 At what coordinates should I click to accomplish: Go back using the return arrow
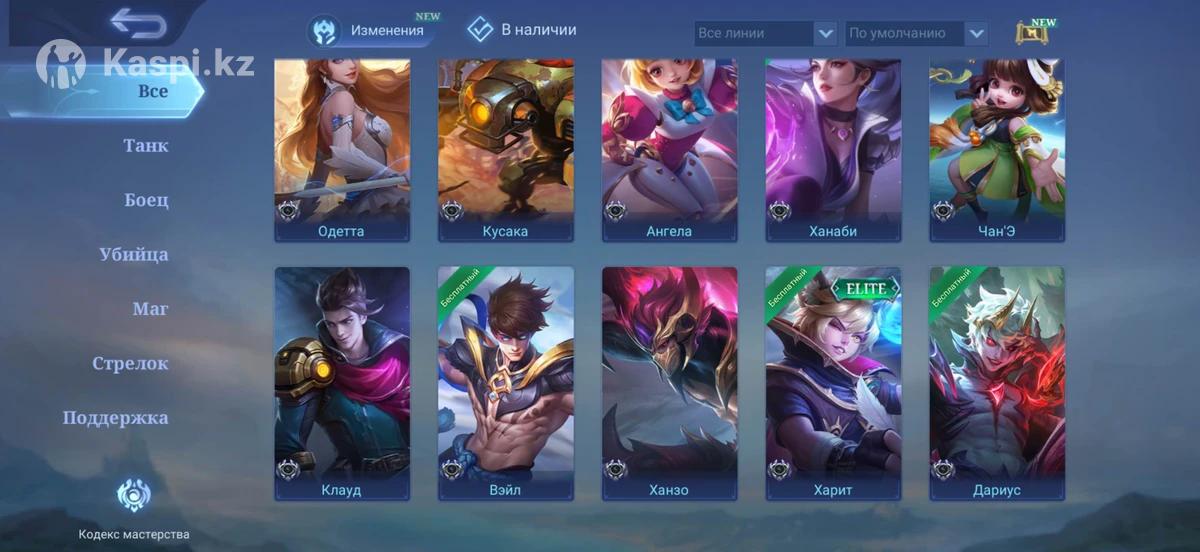click(137, 22)
